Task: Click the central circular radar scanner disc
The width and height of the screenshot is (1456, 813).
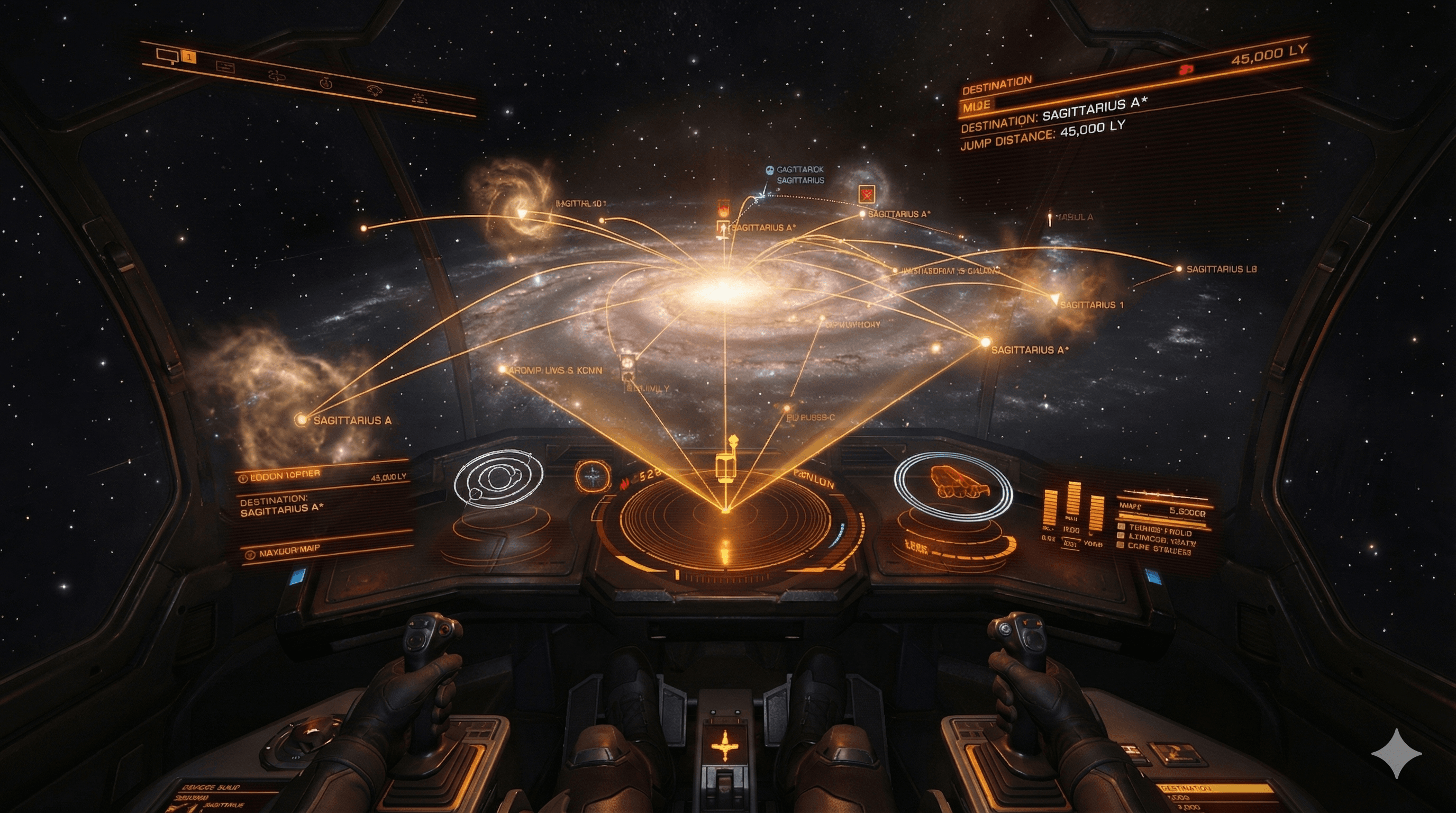Action: coord(726,519)
